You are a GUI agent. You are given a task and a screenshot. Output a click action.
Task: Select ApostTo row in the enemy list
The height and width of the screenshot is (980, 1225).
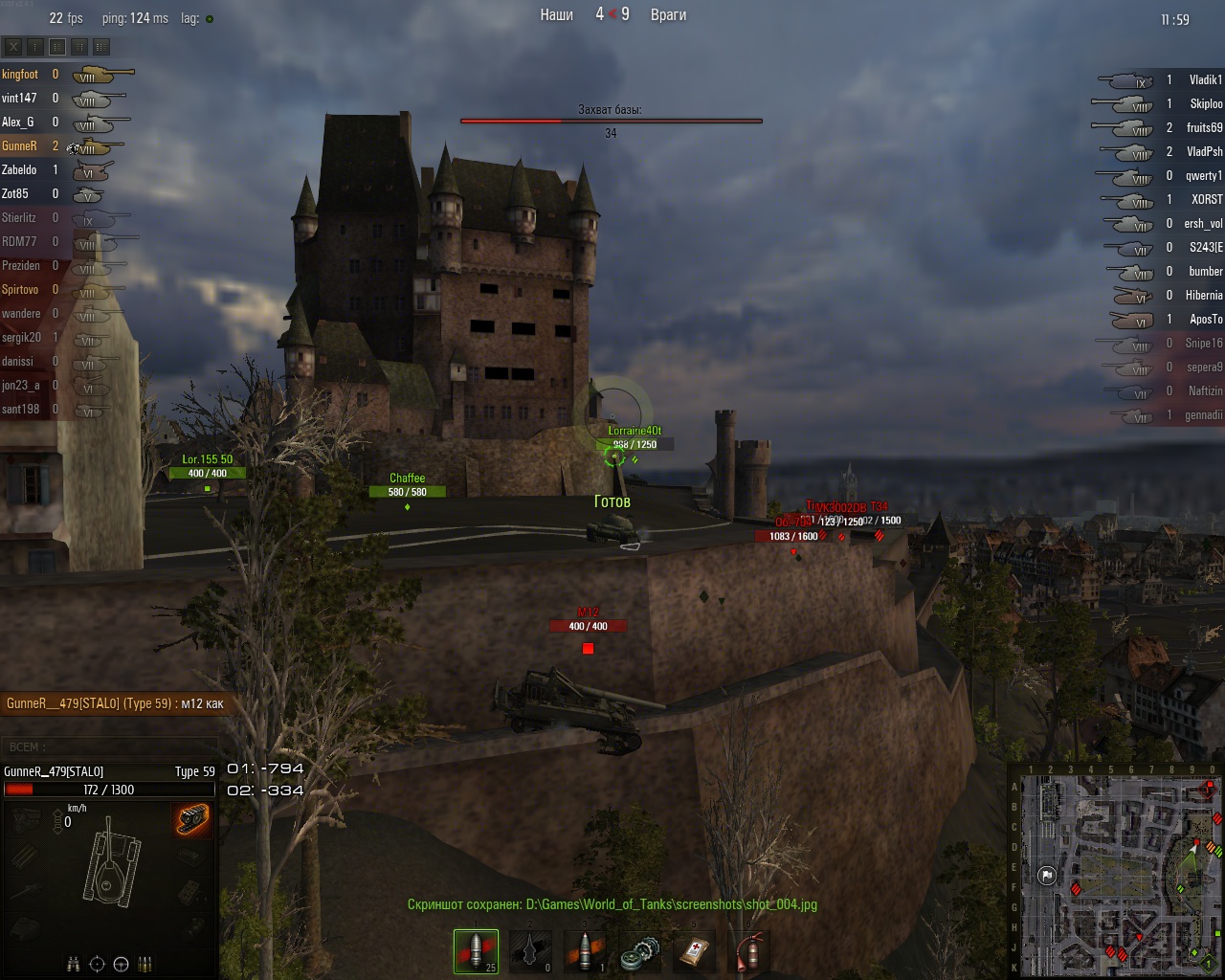point(1205,320)
